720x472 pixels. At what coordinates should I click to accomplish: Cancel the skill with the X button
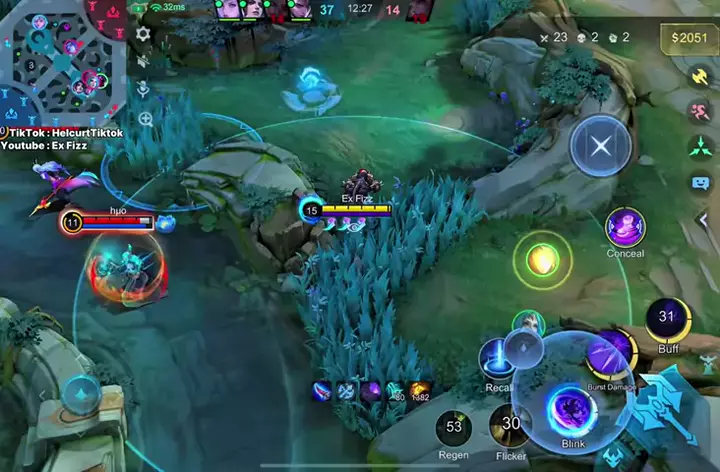[600, 147]
